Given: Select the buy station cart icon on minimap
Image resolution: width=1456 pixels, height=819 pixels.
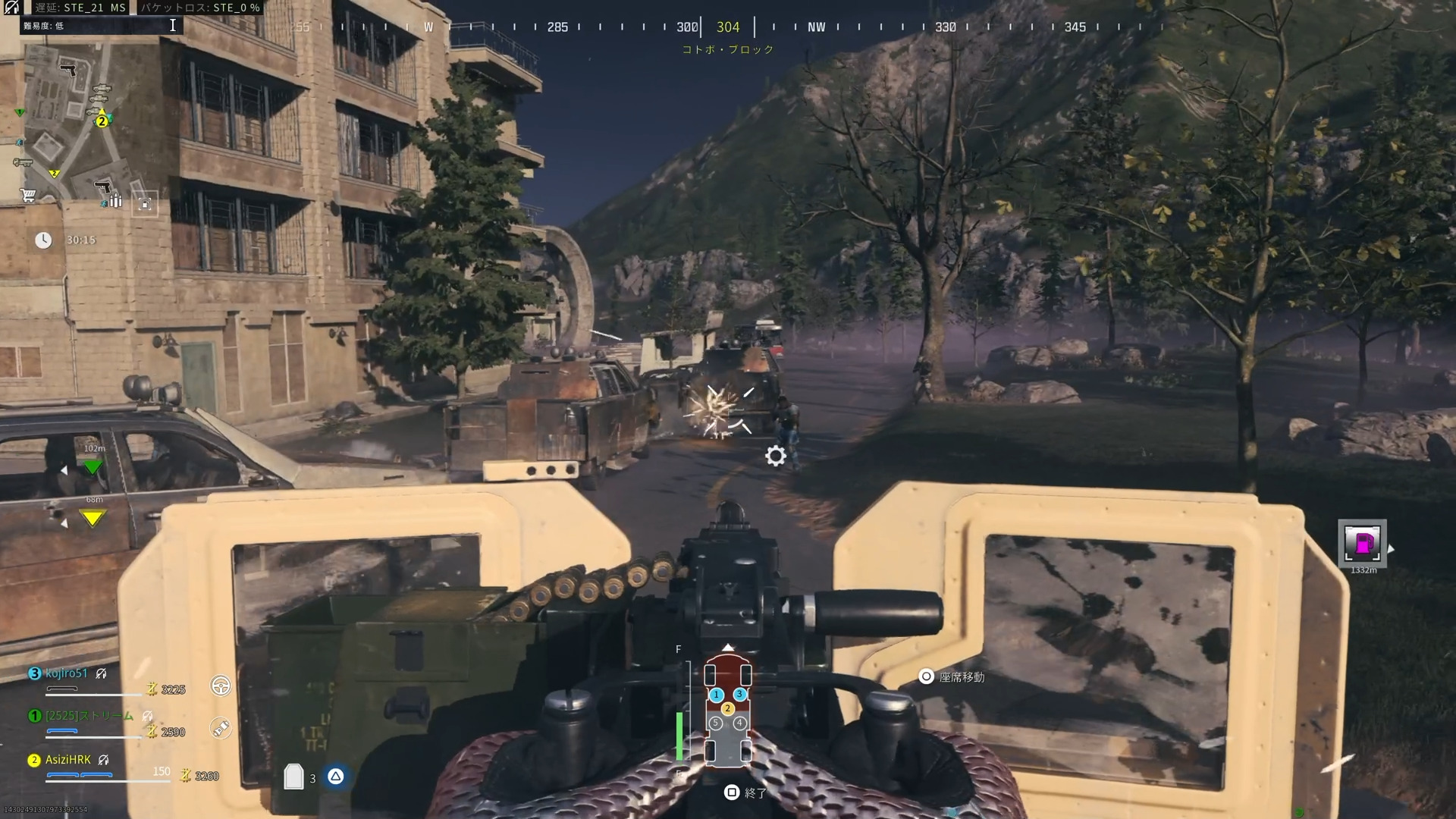Looking at the screenshot, I should tap(28, 196).
